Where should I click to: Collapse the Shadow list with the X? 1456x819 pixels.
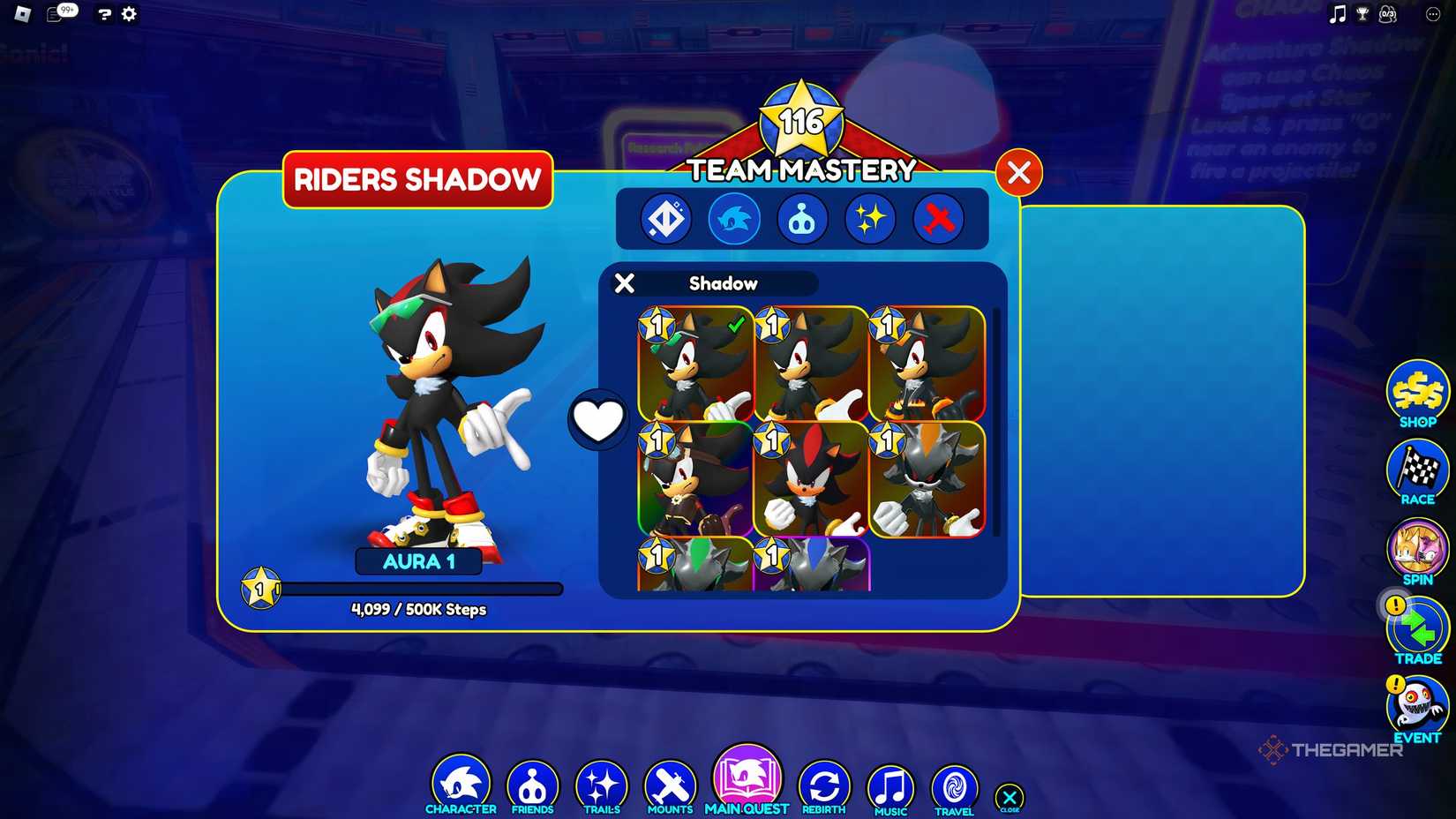click(x=625, y=283)
